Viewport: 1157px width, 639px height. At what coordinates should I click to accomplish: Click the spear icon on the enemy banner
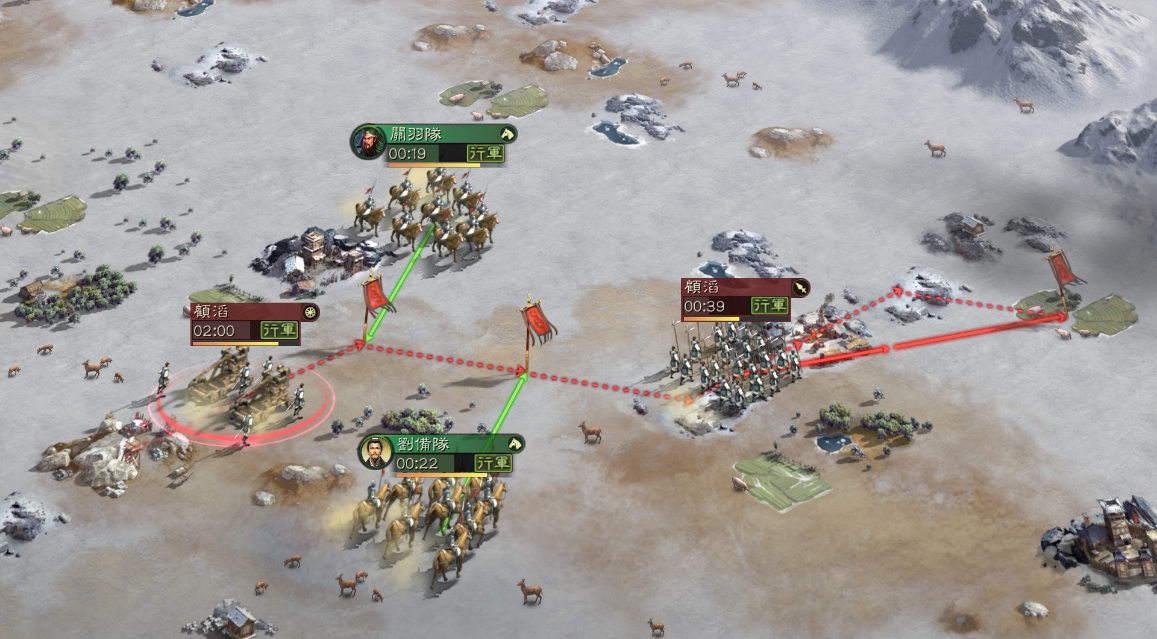(x=800, y=288)
